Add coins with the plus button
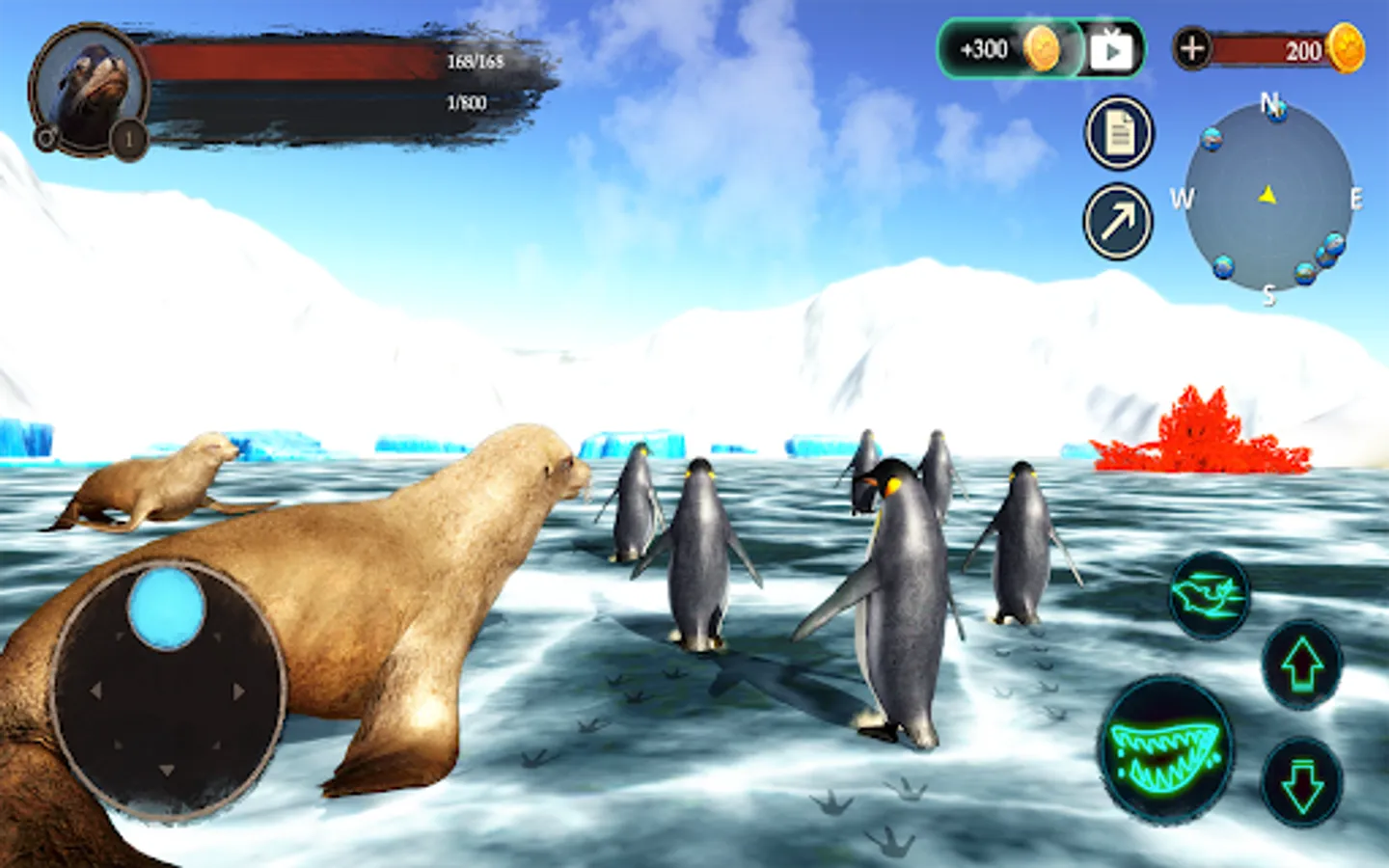 tap(1192, 48)
